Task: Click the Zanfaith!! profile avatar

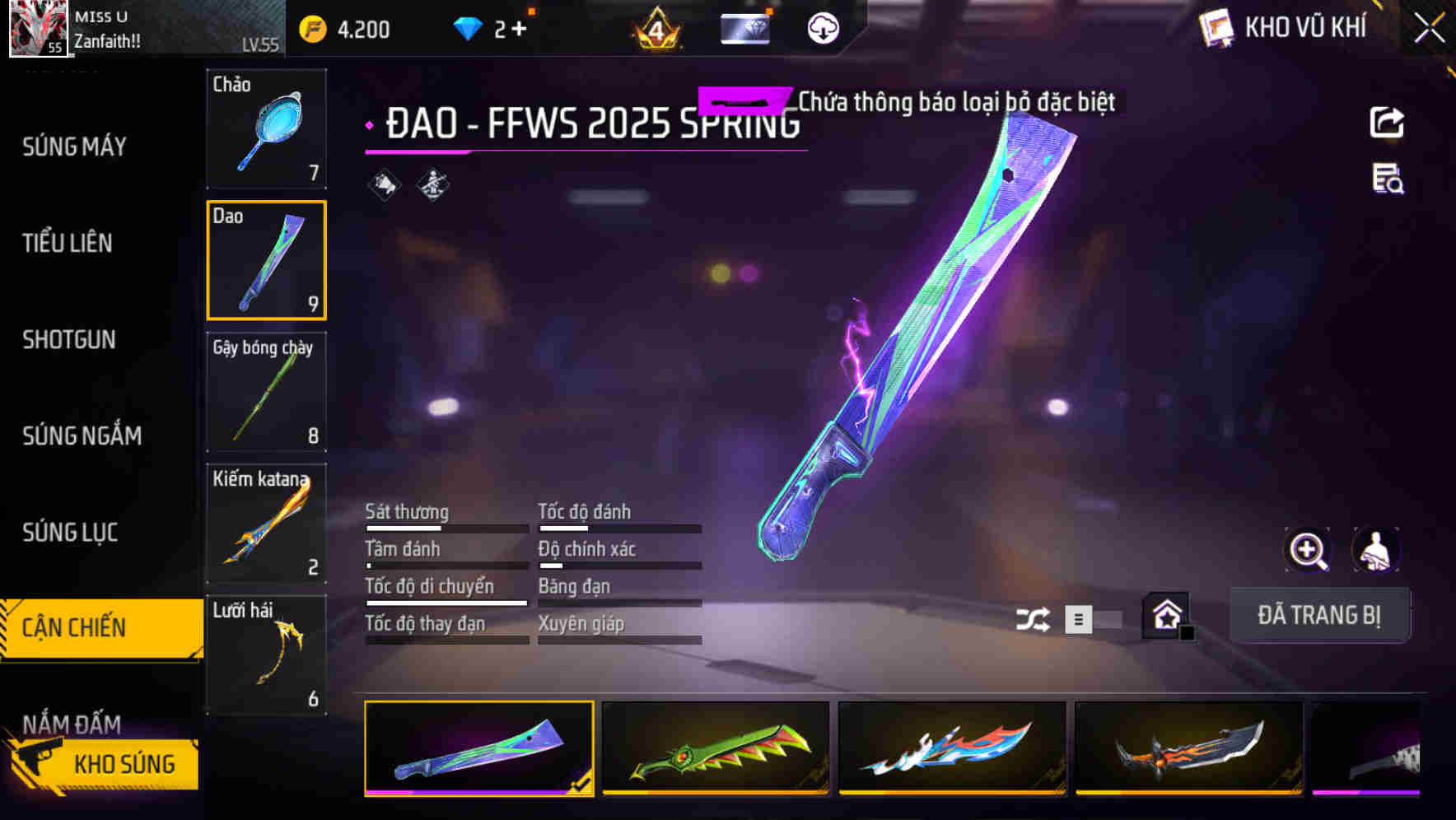Action: (36, 29)
